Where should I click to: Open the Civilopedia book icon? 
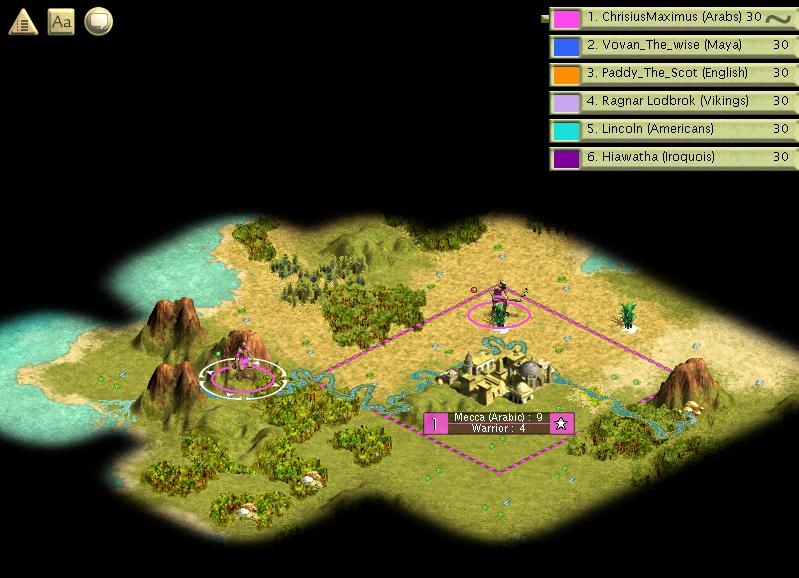(x=62, y=21)
